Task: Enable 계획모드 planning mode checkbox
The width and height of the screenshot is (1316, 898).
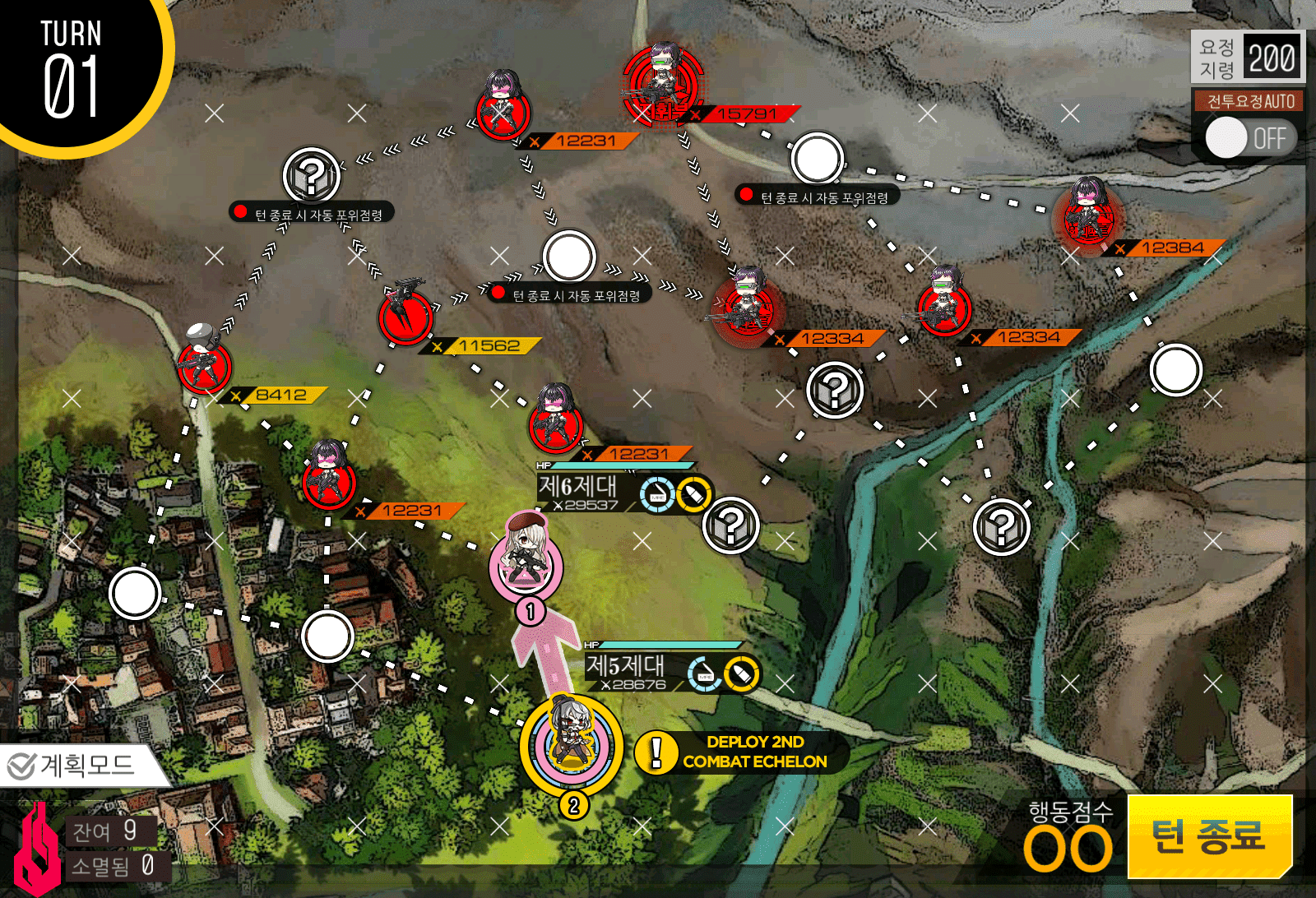Action: [x=21, y=765]
